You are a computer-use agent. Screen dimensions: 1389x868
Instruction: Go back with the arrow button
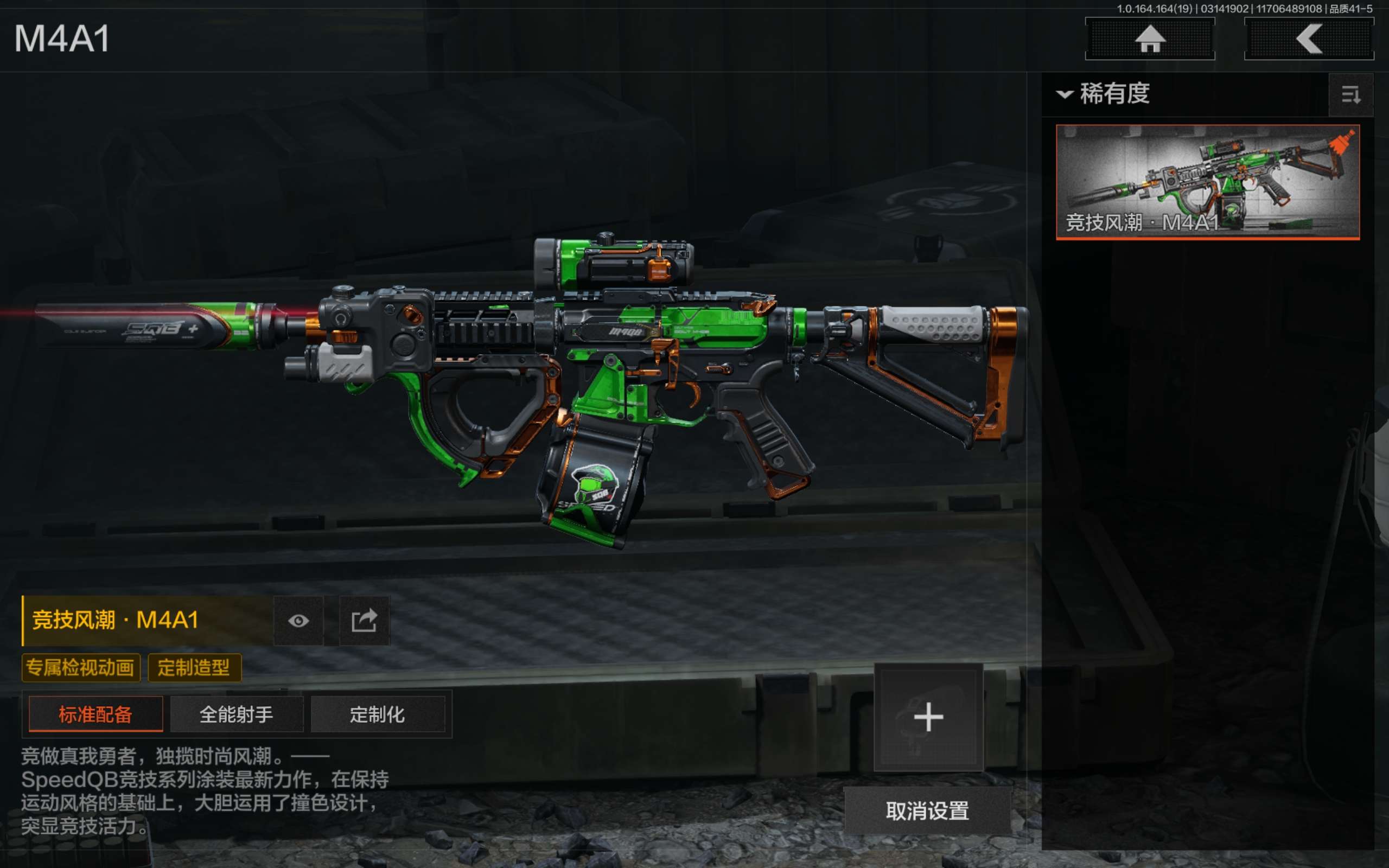point(1309,39)
